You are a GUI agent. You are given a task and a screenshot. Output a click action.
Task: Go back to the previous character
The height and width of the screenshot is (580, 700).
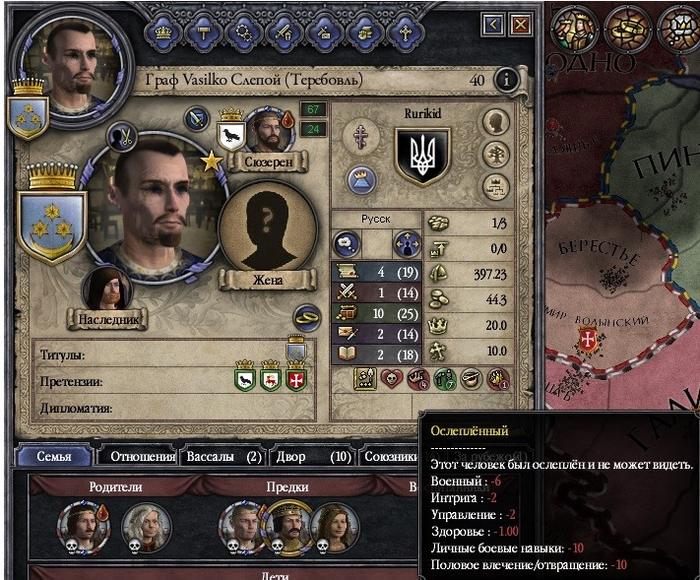pyautogui.click(x=492, y=23)
